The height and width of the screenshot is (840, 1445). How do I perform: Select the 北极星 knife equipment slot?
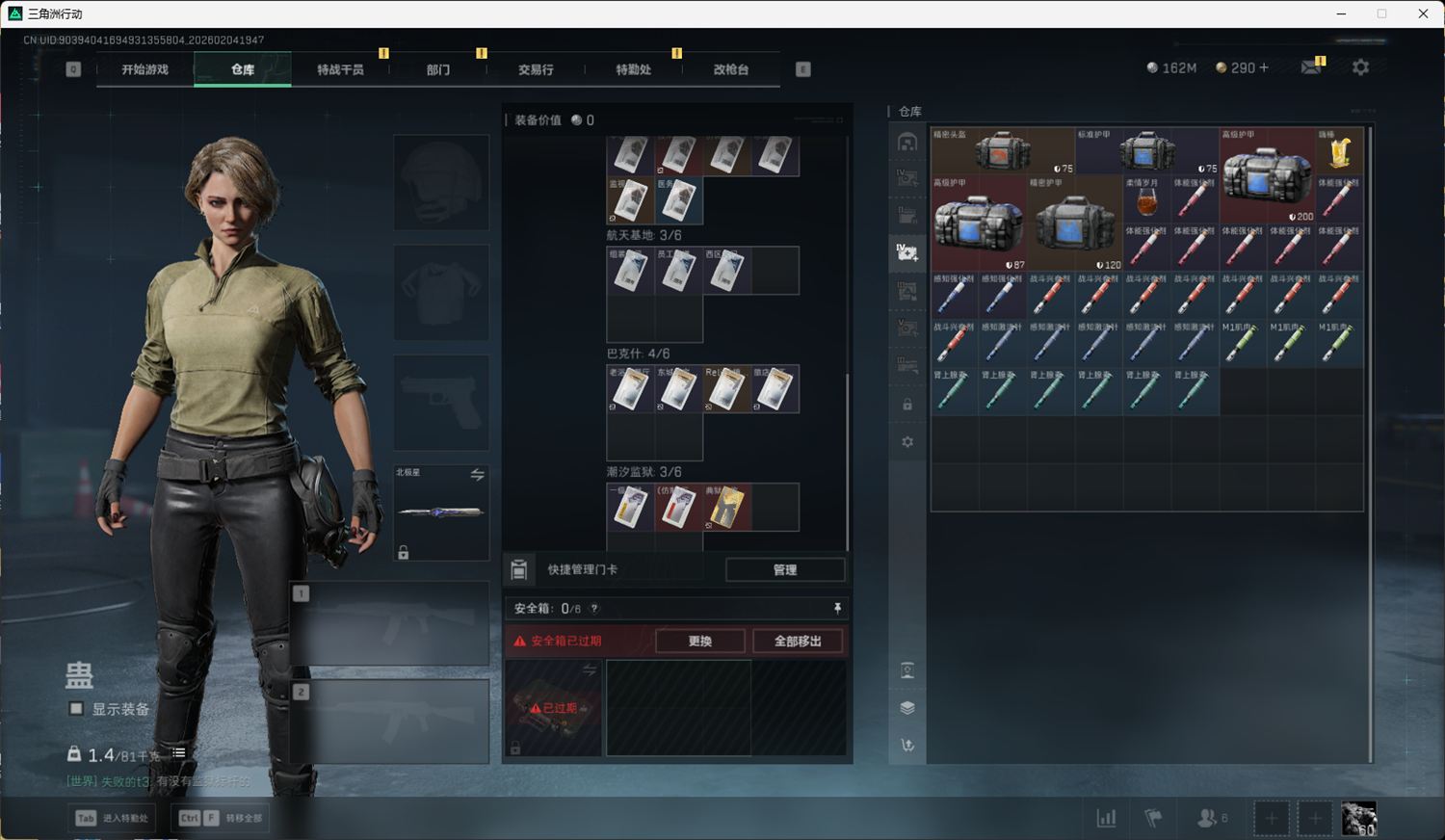point(441,512)
